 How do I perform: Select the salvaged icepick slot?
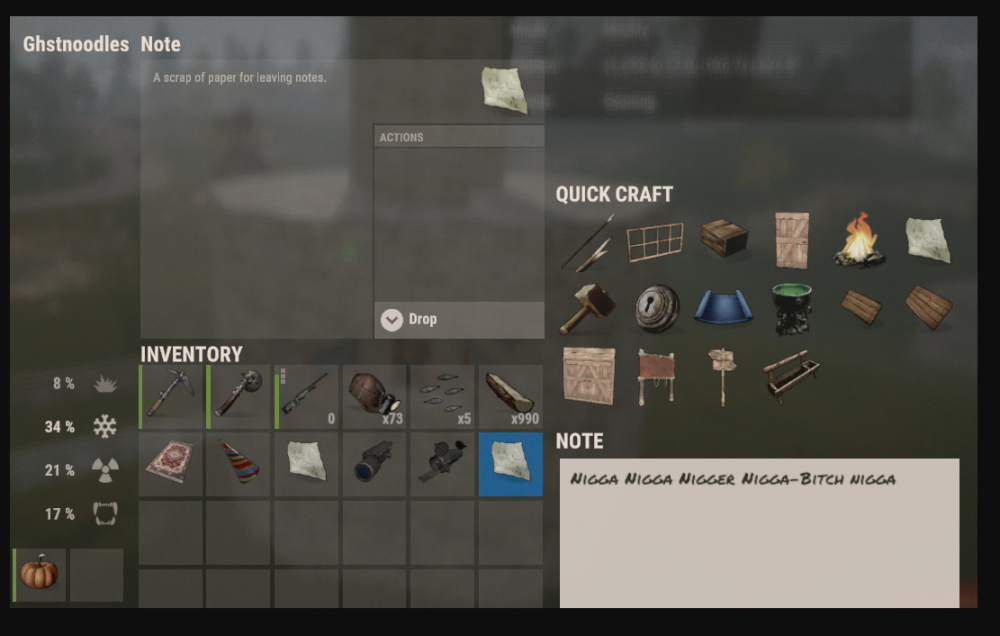pyautogui.click(x=173, y=396)
